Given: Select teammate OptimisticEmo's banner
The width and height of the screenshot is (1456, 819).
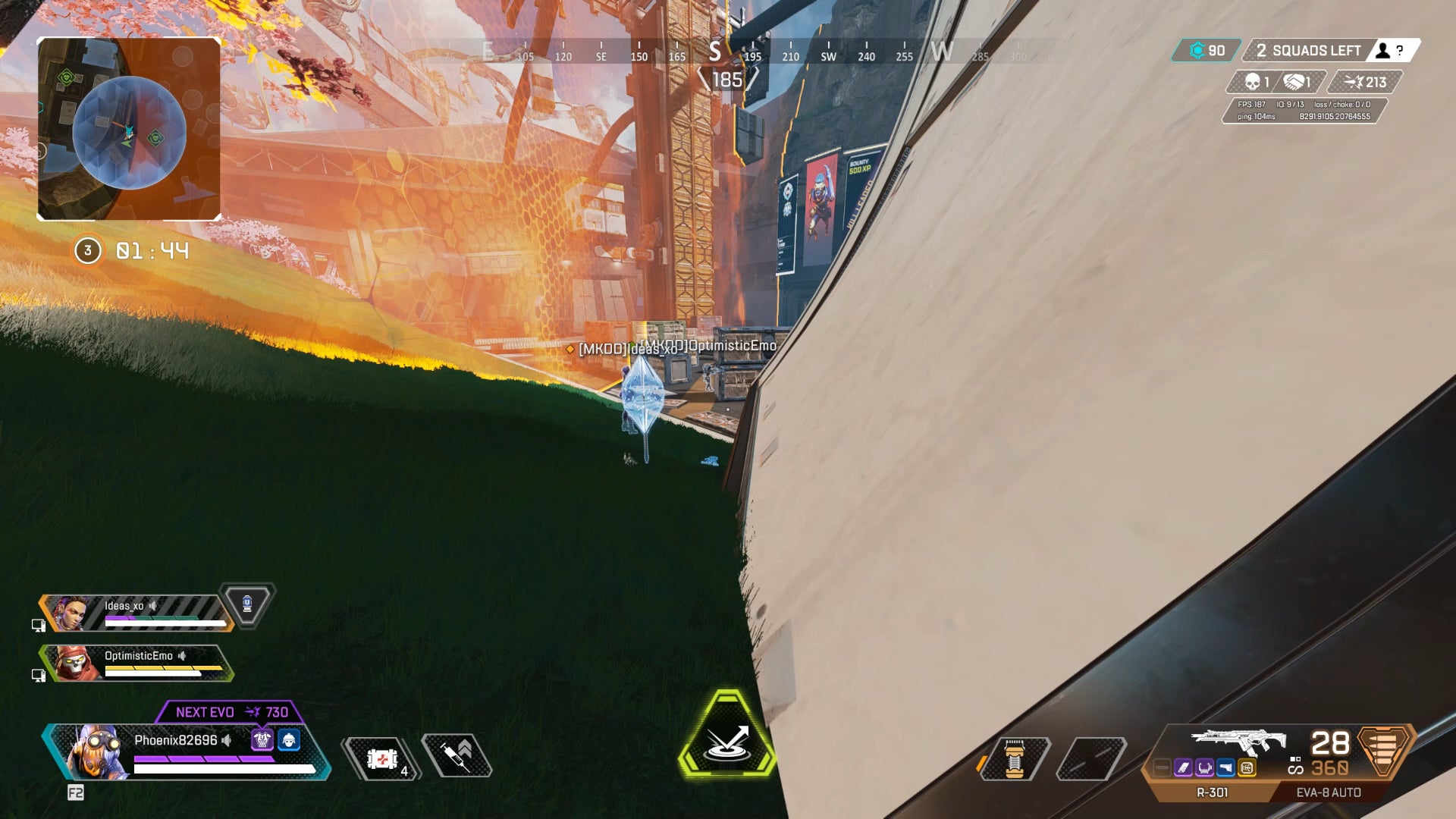Looking at the screenshot, I should (136, 664).
